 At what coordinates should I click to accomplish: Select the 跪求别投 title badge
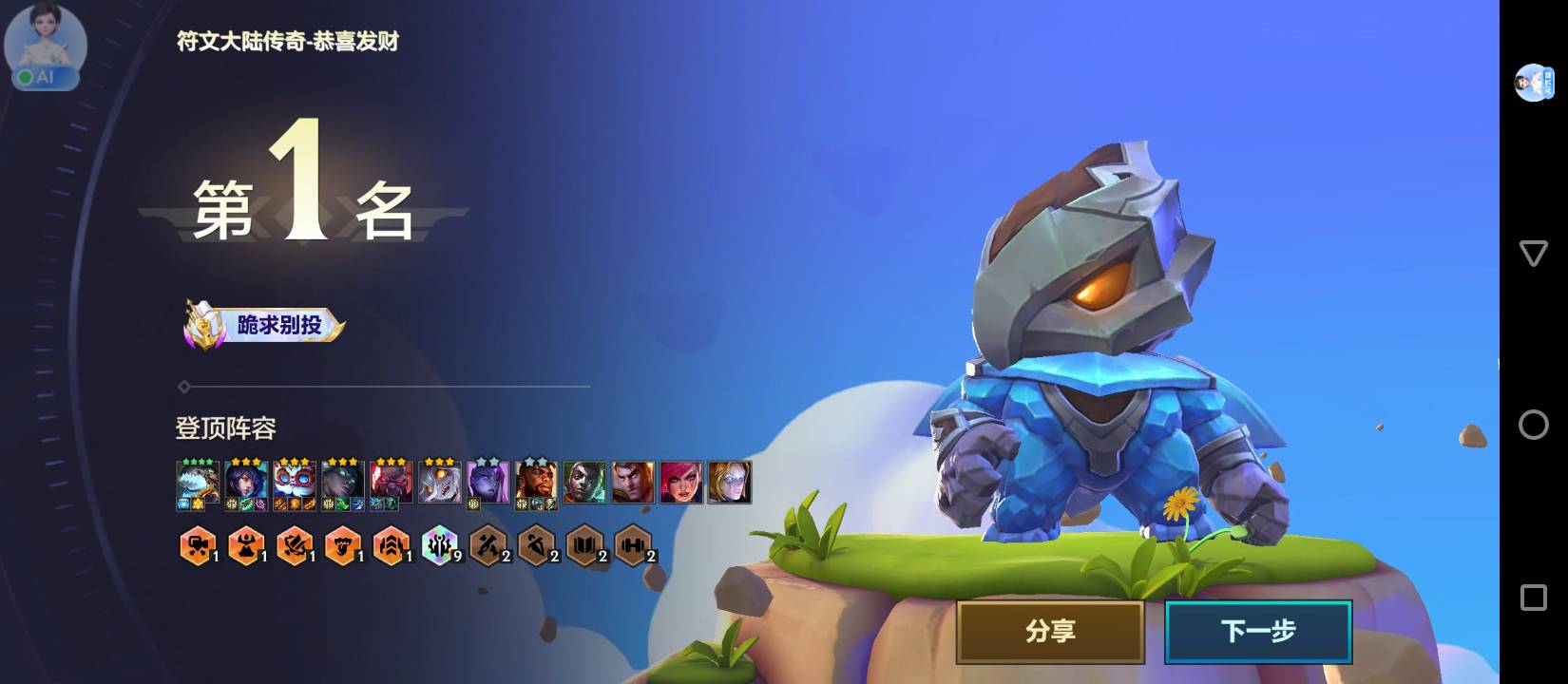click(x=265, y=325)
